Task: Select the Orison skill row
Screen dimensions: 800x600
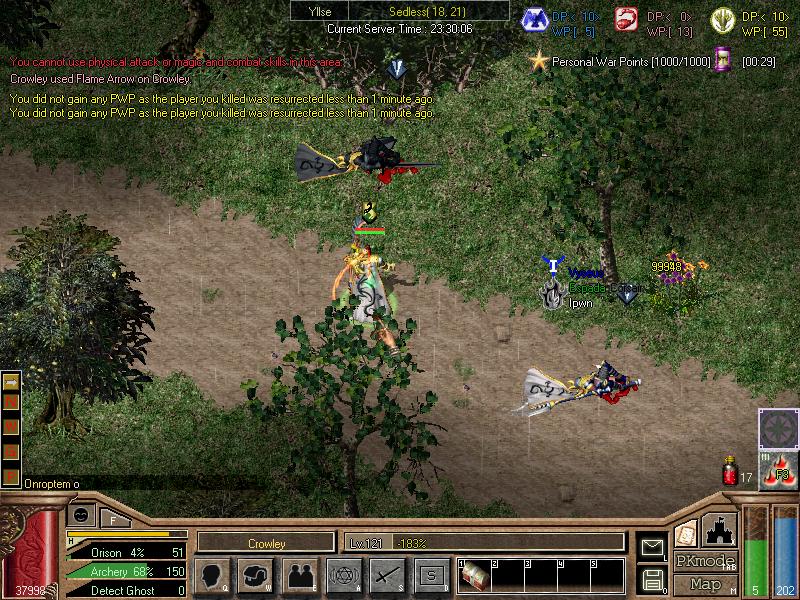Action: coord(126,552)
